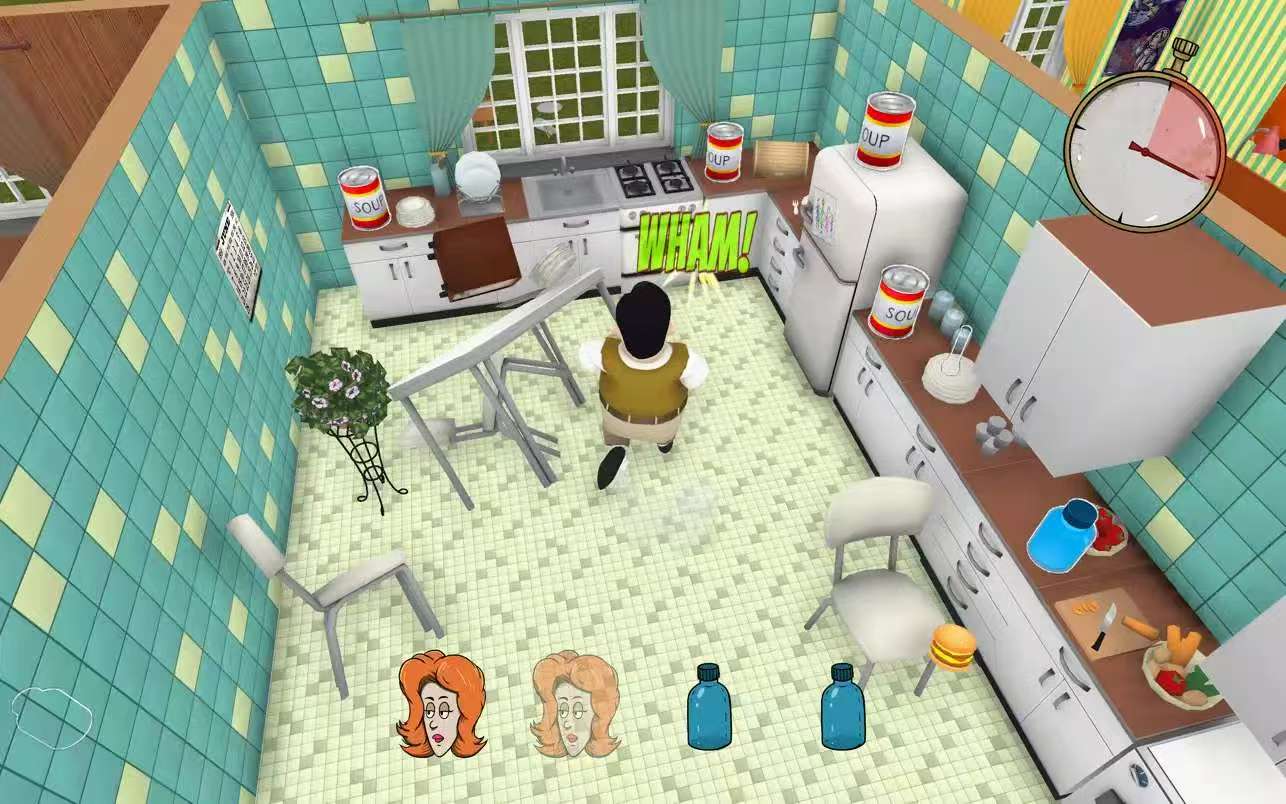Screen dimensions: 1286x804
Task: Click the white cloud outline icon
Action: [53, 716]
